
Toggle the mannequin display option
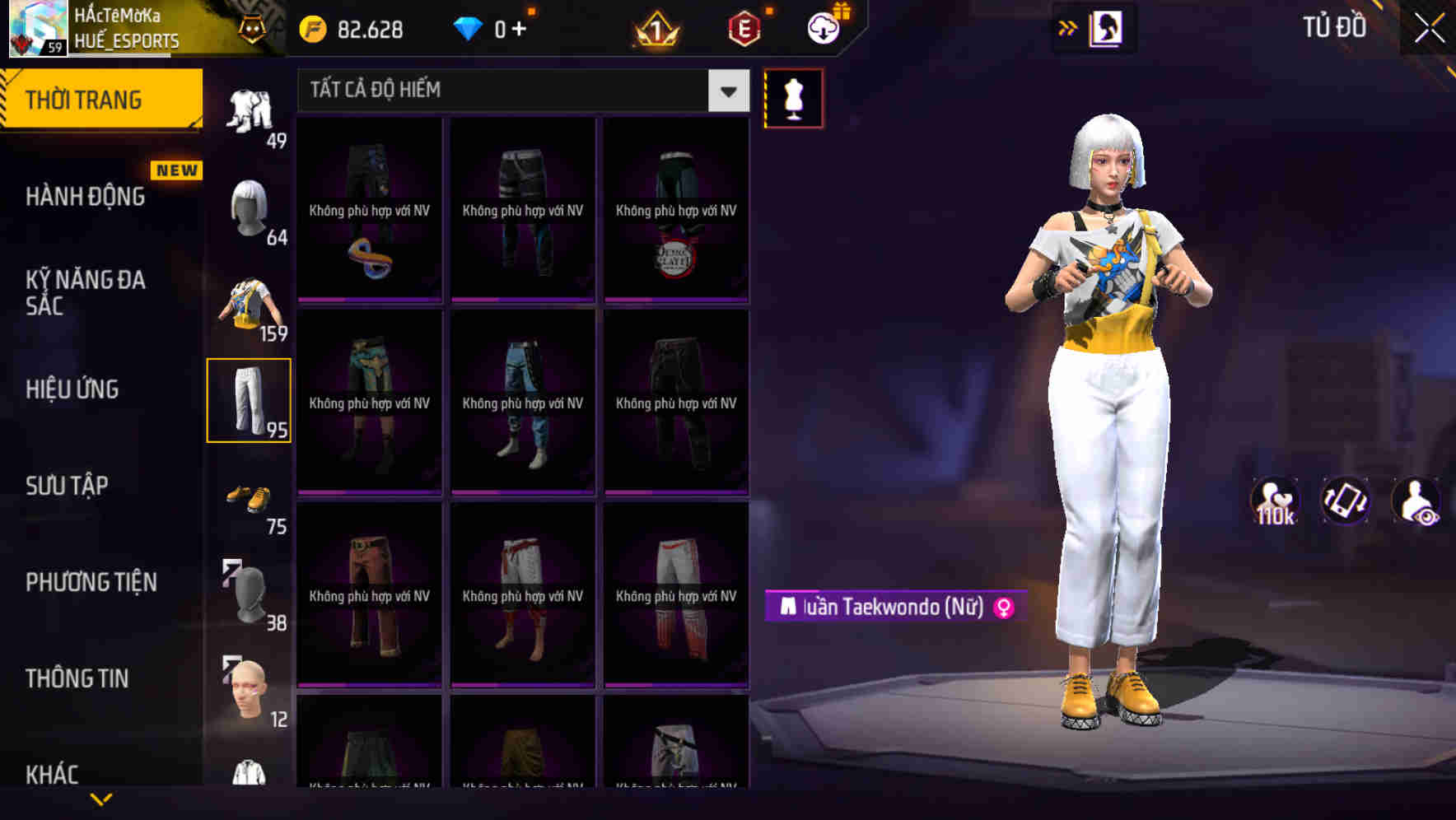tap(793, 98)
